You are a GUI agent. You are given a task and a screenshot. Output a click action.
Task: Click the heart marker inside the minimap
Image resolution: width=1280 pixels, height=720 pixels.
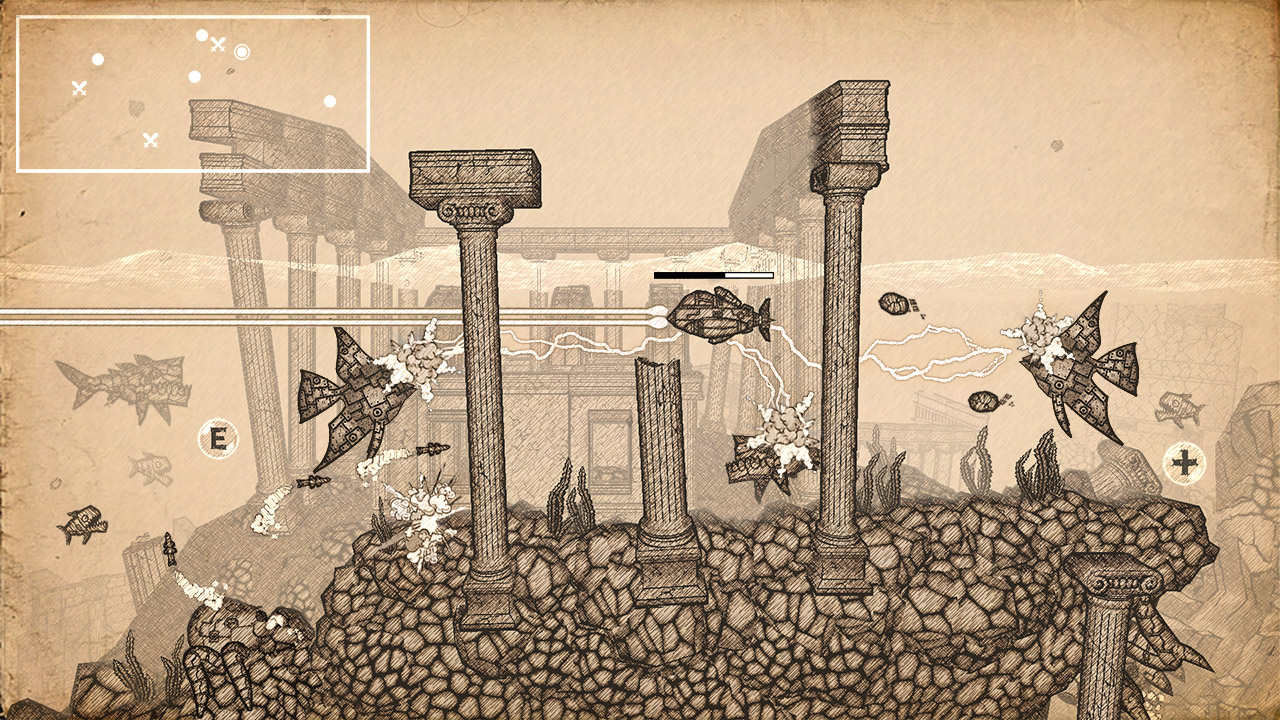pos(137,108)
